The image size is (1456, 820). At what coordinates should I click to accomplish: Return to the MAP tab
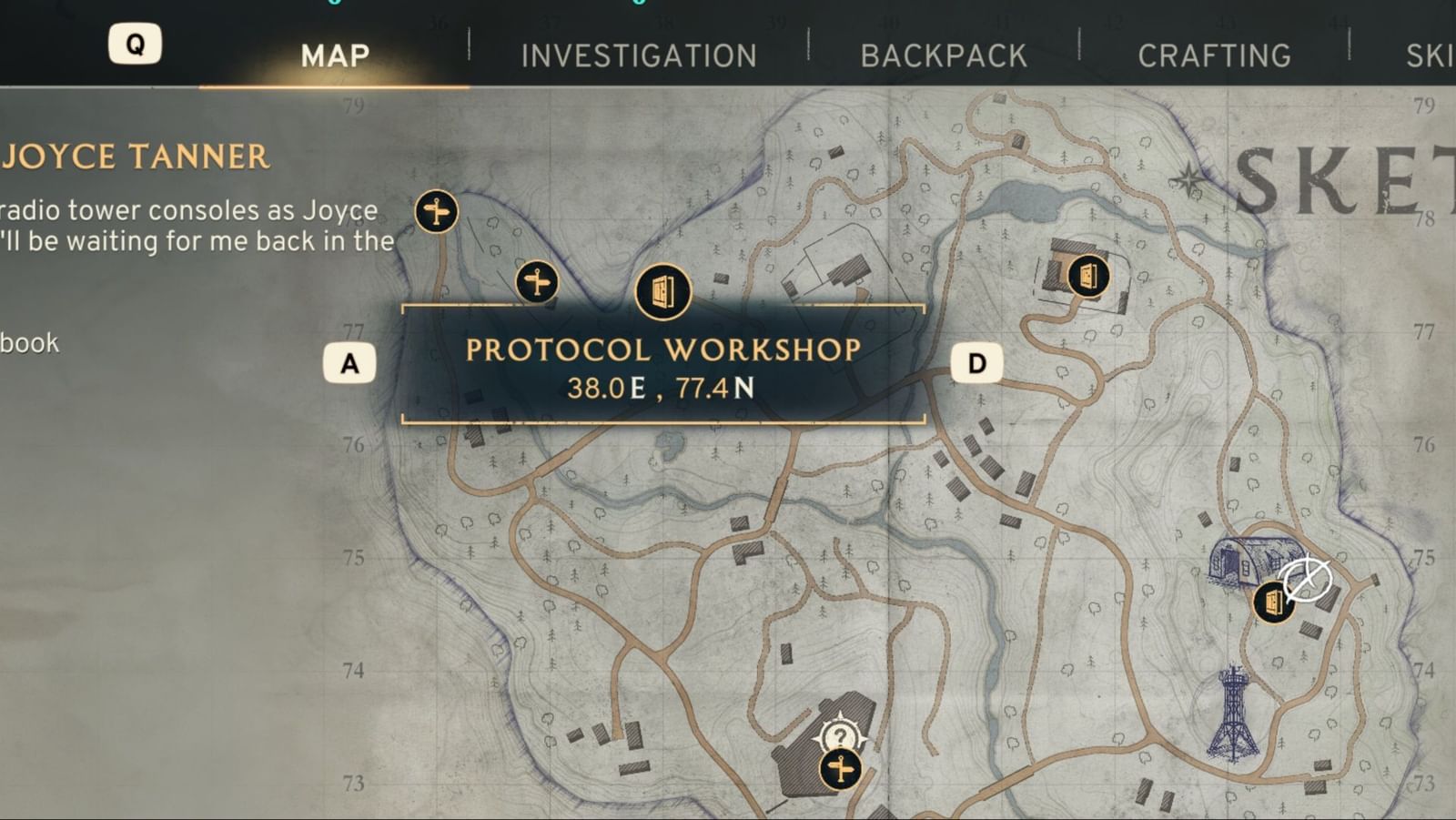point(333,55)
